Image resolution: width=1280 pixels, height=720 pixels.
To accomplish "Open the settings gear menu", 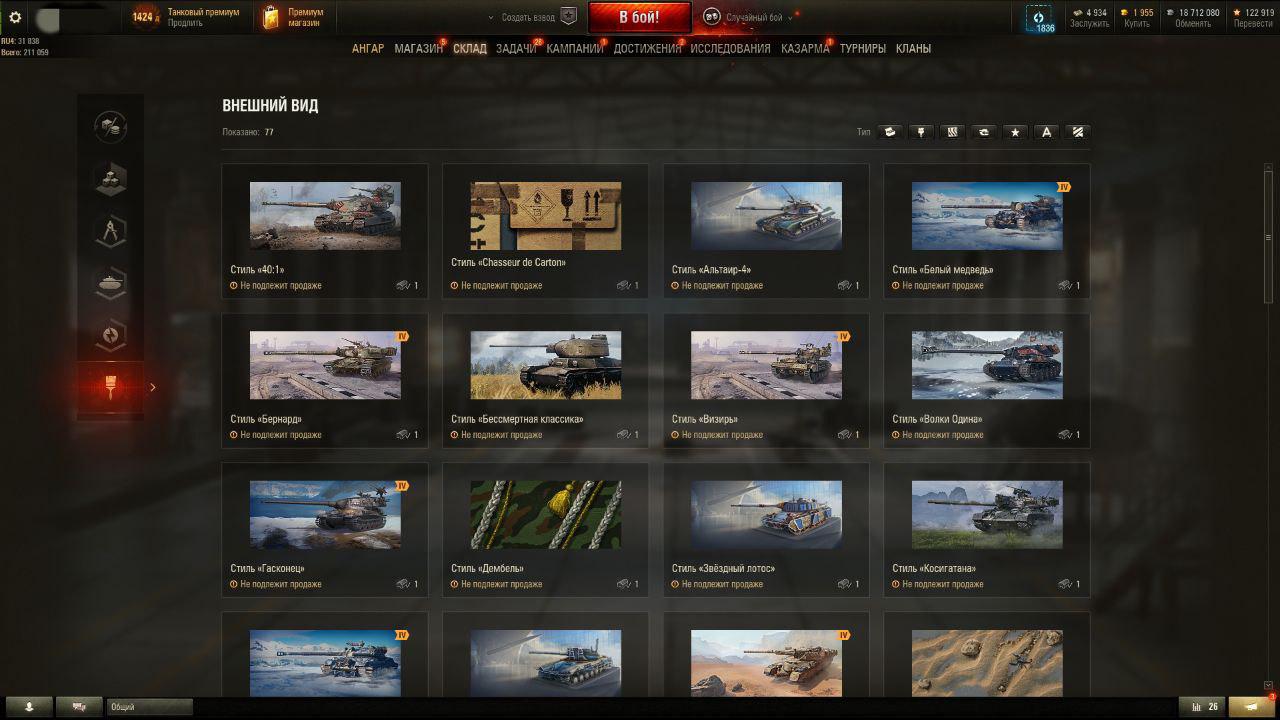I will [x=15, y=17].
